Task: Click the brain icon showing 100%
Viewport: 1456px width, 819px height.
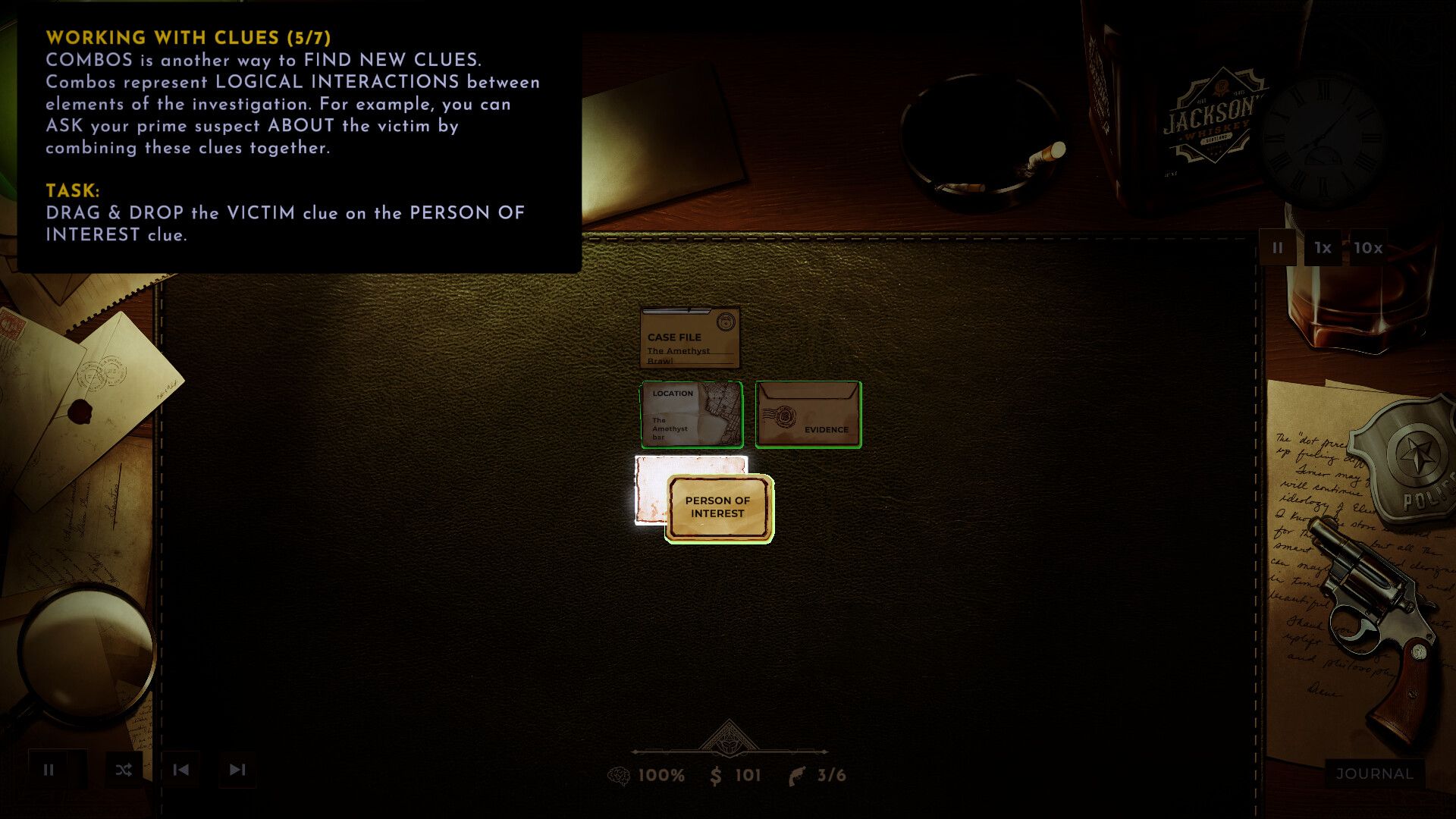Action: coord(620,776)
